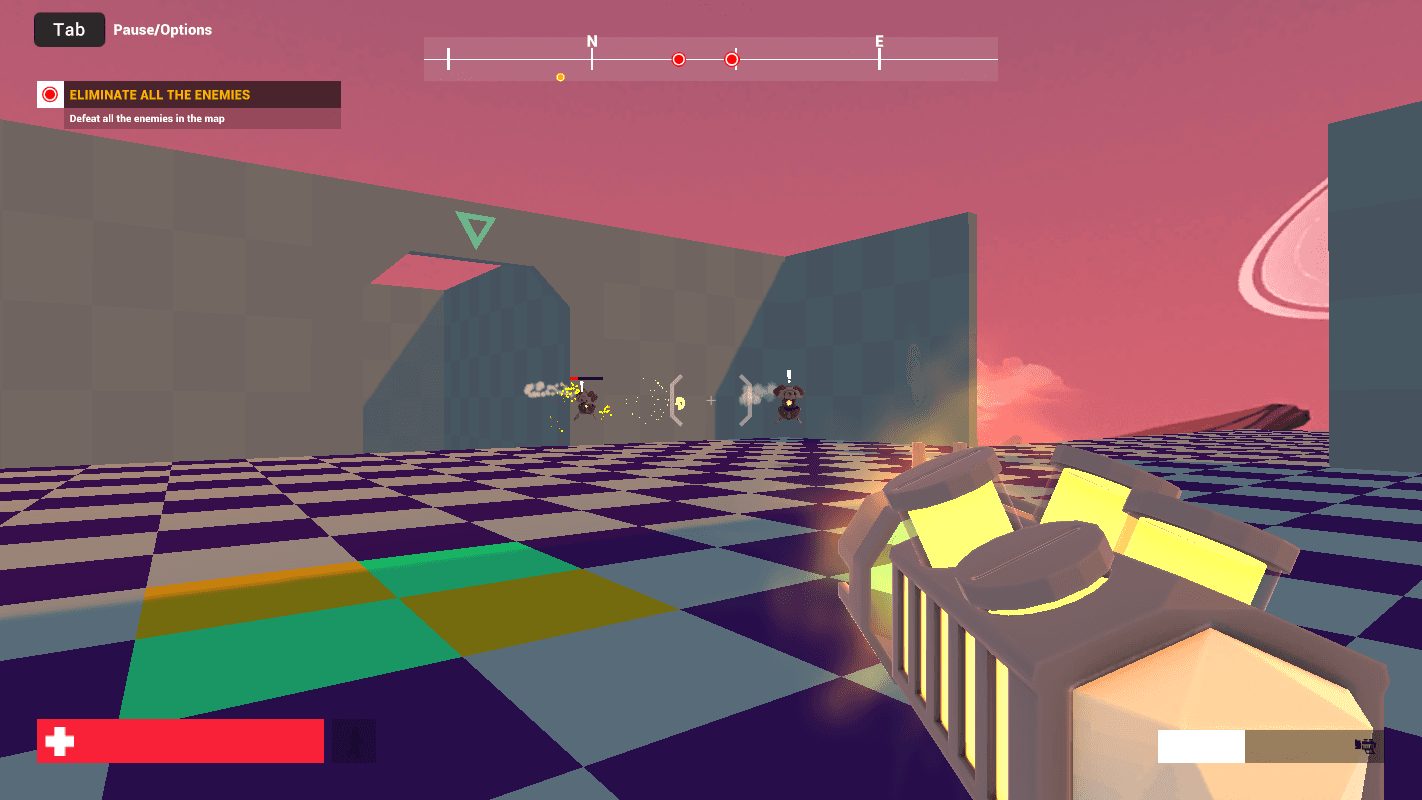The width and height of the screenshot is (1422, 800).
Task: Click the white cross health icon
Action: tap(60, 741)
